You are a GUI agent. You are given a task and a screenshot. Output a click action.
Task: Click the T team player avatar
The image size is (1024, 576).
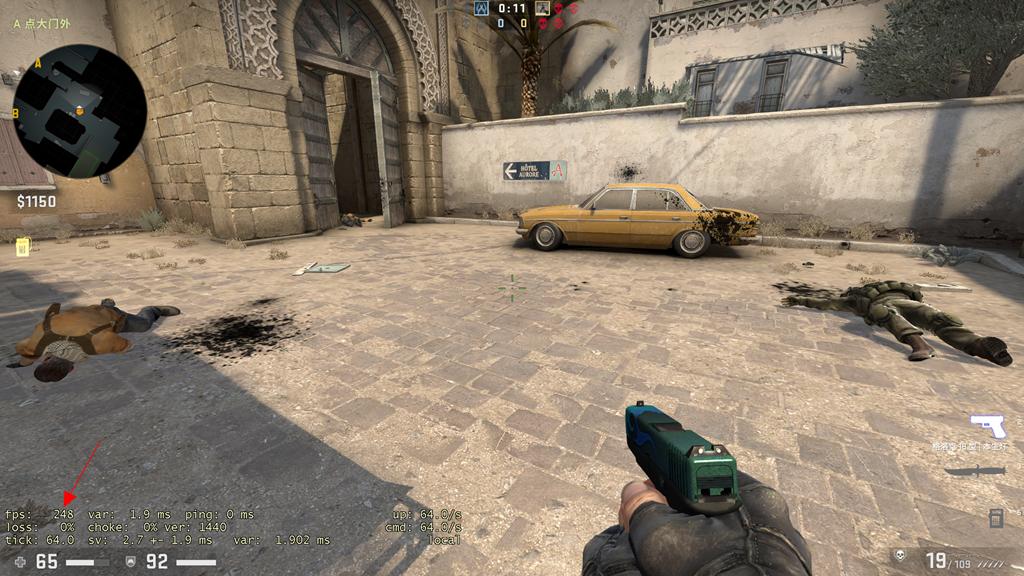542,8
